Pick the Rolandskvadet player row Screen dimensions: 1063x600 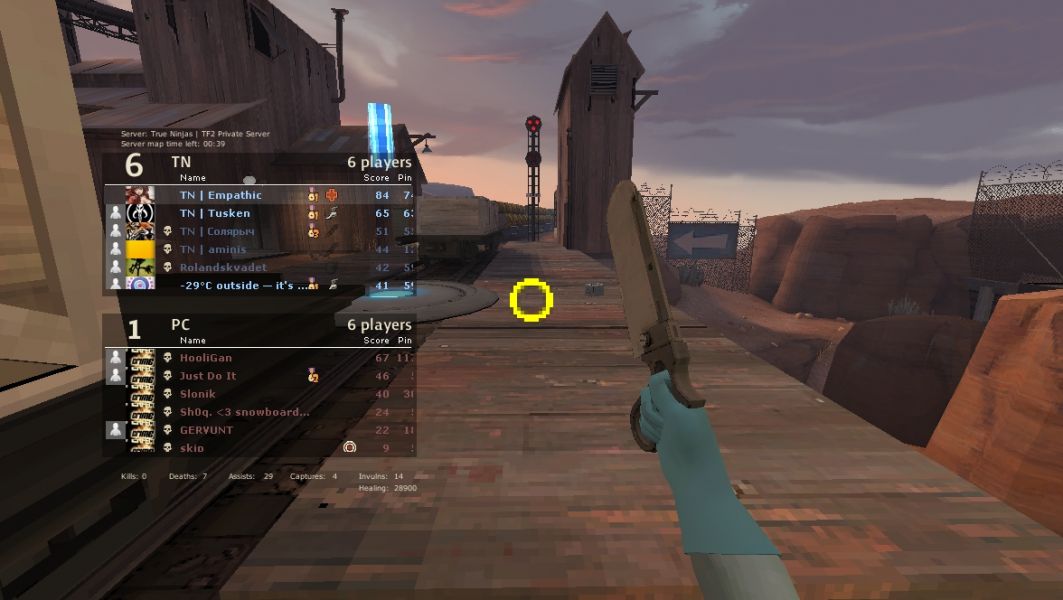click(x=260, y=267)
